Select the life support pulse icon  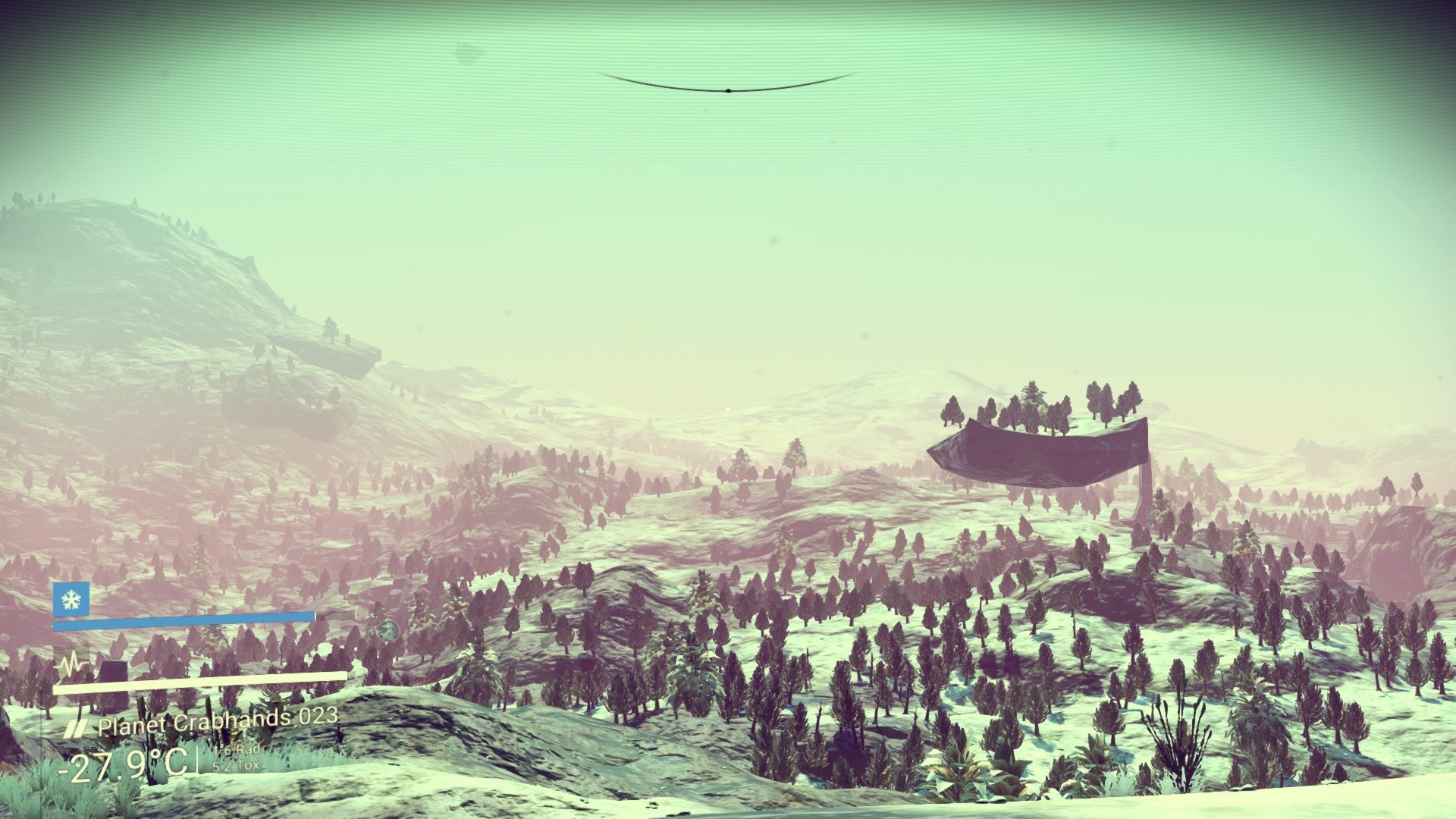tap(72, 666)
